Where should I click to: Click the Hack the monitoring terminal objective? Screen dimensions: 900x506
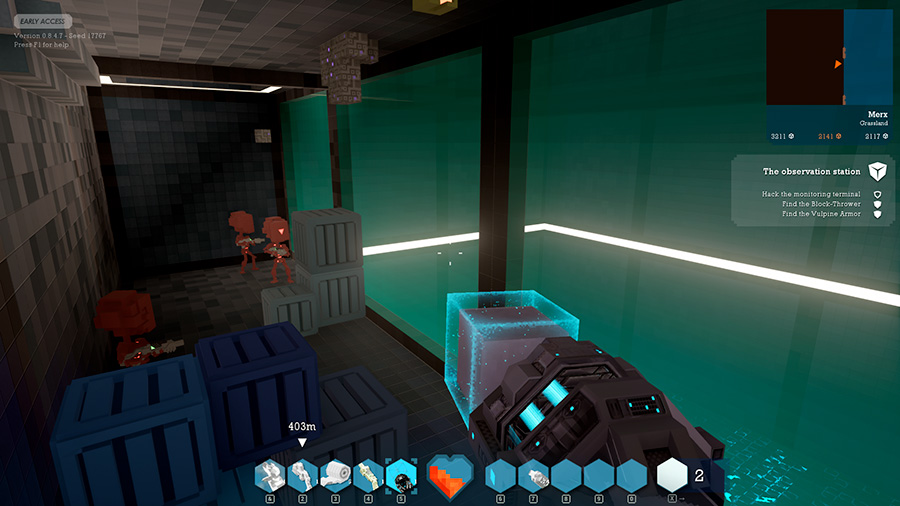coord(810,194)
